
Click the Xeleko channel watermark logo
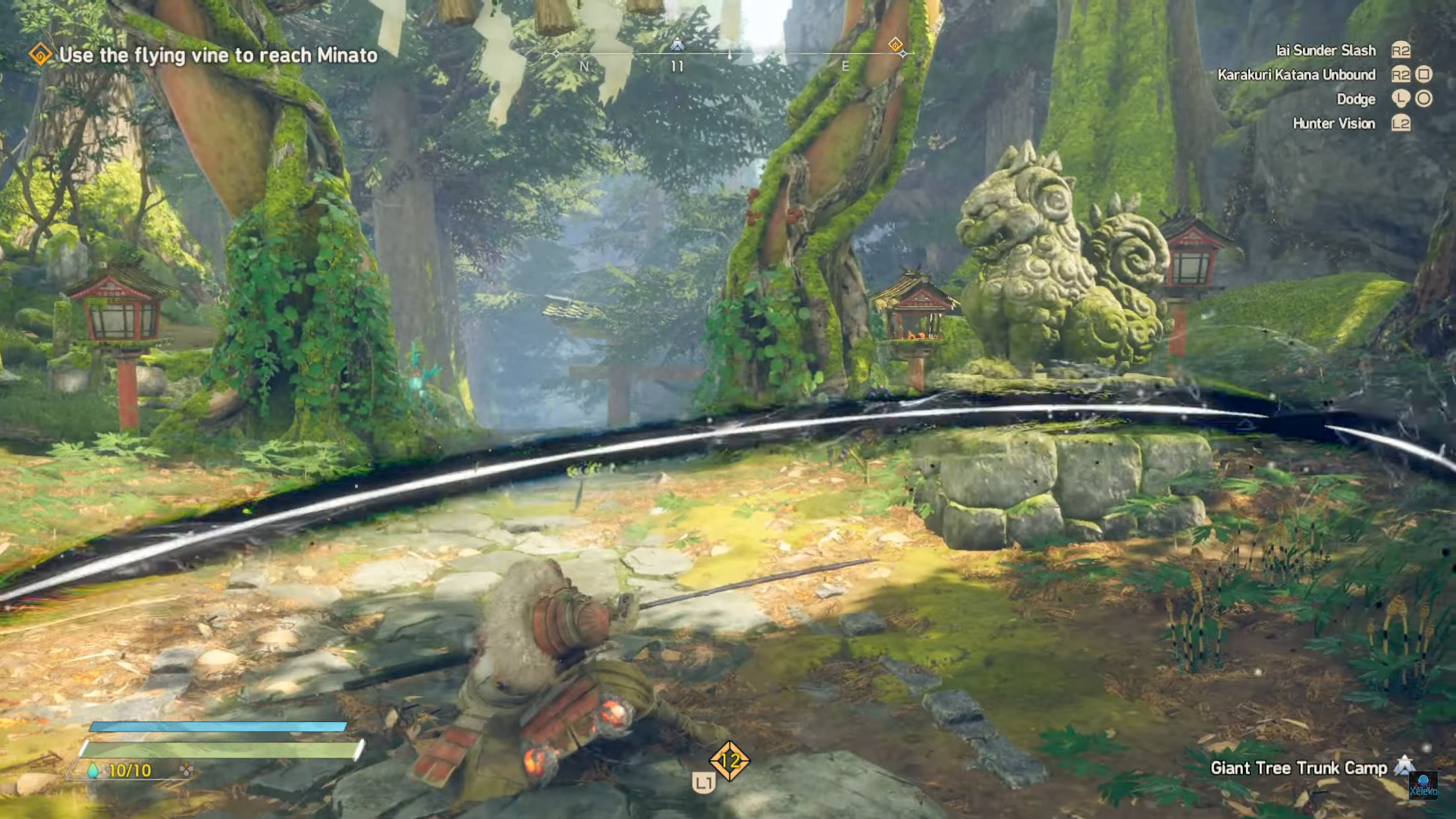pos(1423,786)
